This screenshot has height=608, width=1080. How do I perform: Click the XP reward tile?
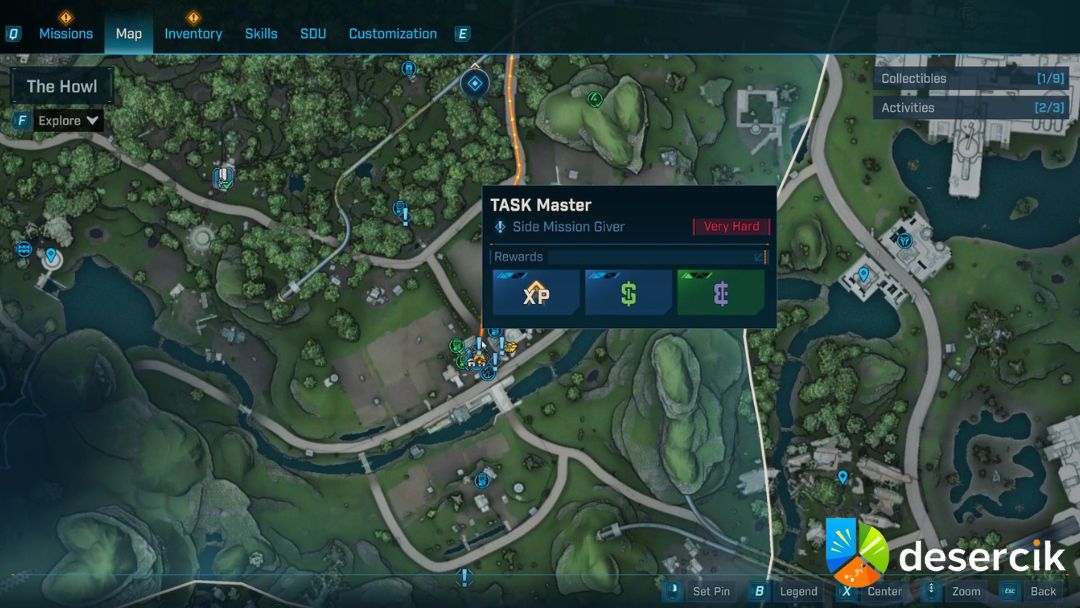536,293
